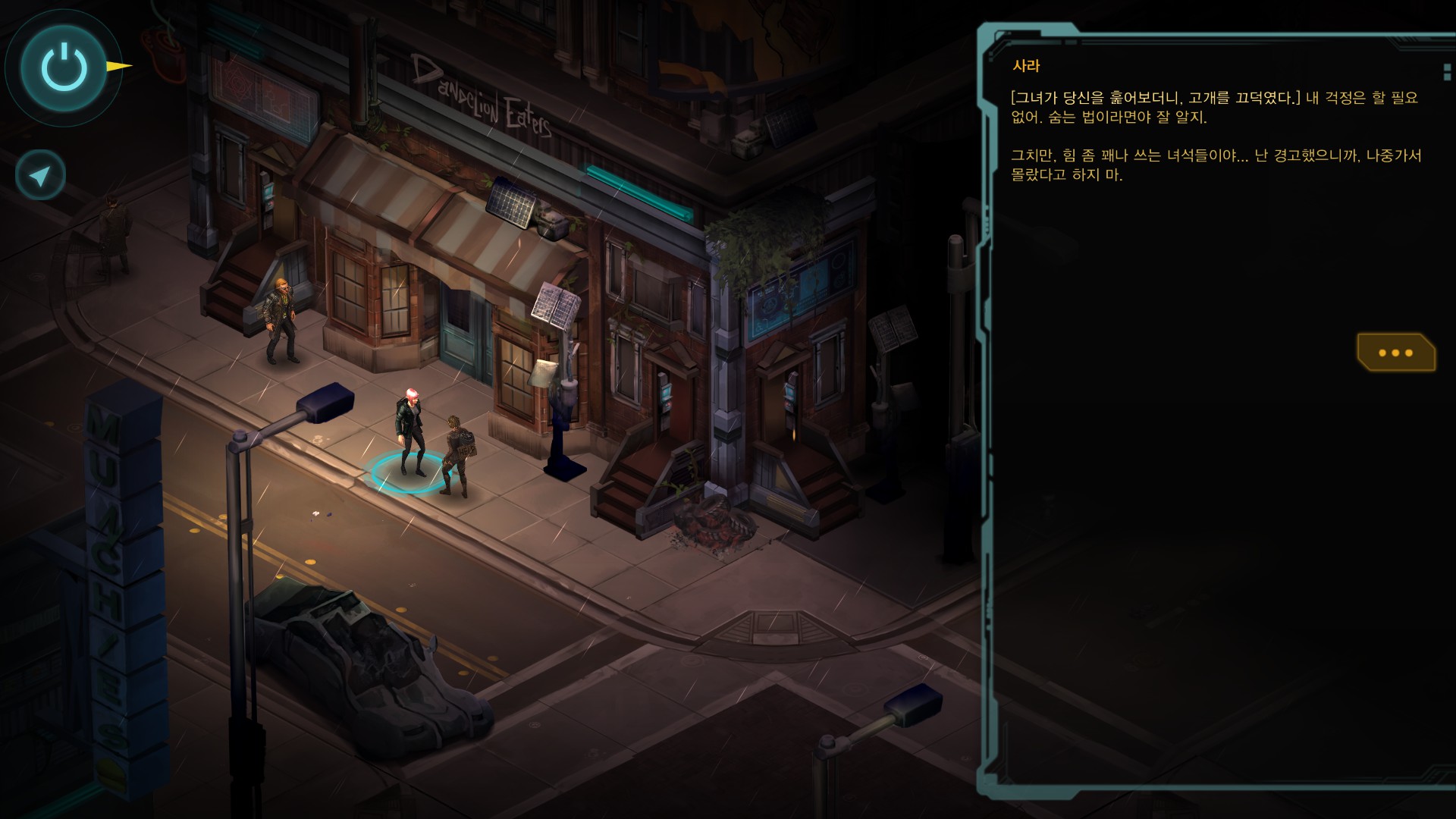The image size is (1456, 819).
Task: Continue dialogue with the yellow ellipsis button
Action: point(1395,353)
